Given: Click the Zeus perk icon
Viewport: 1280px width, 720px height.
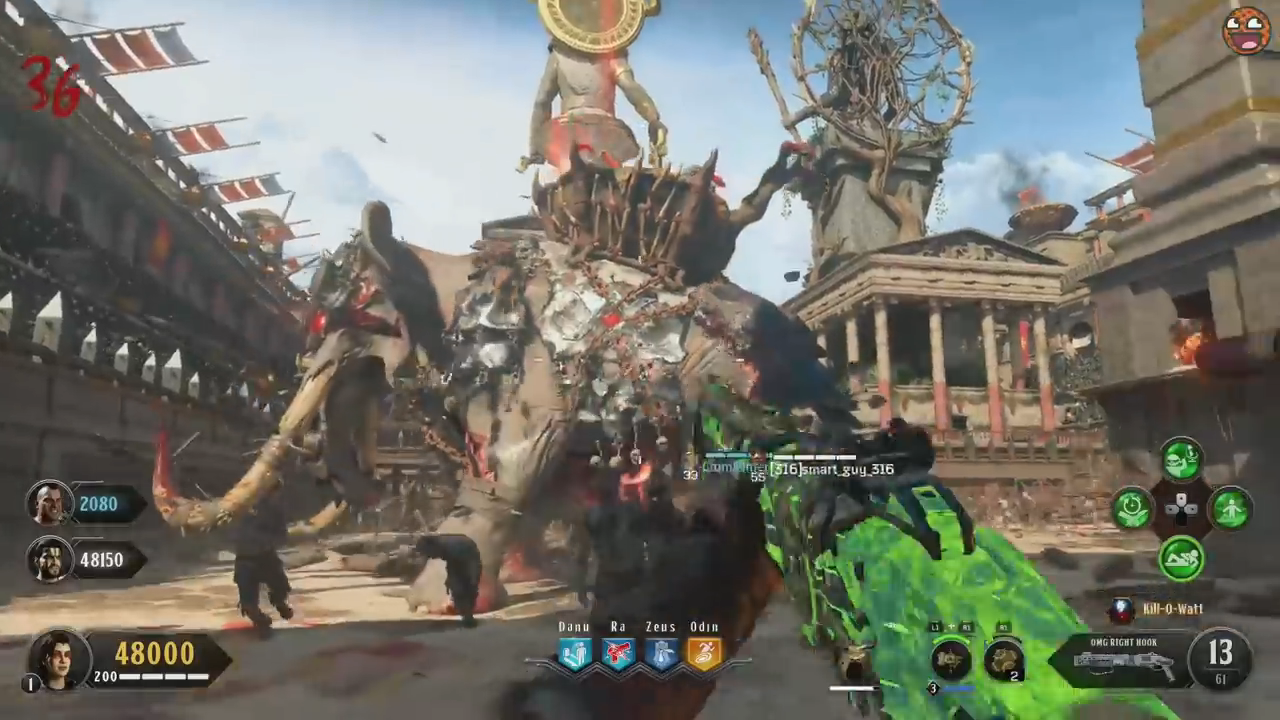Looking at the screenshot, I should tap(661, 655).
